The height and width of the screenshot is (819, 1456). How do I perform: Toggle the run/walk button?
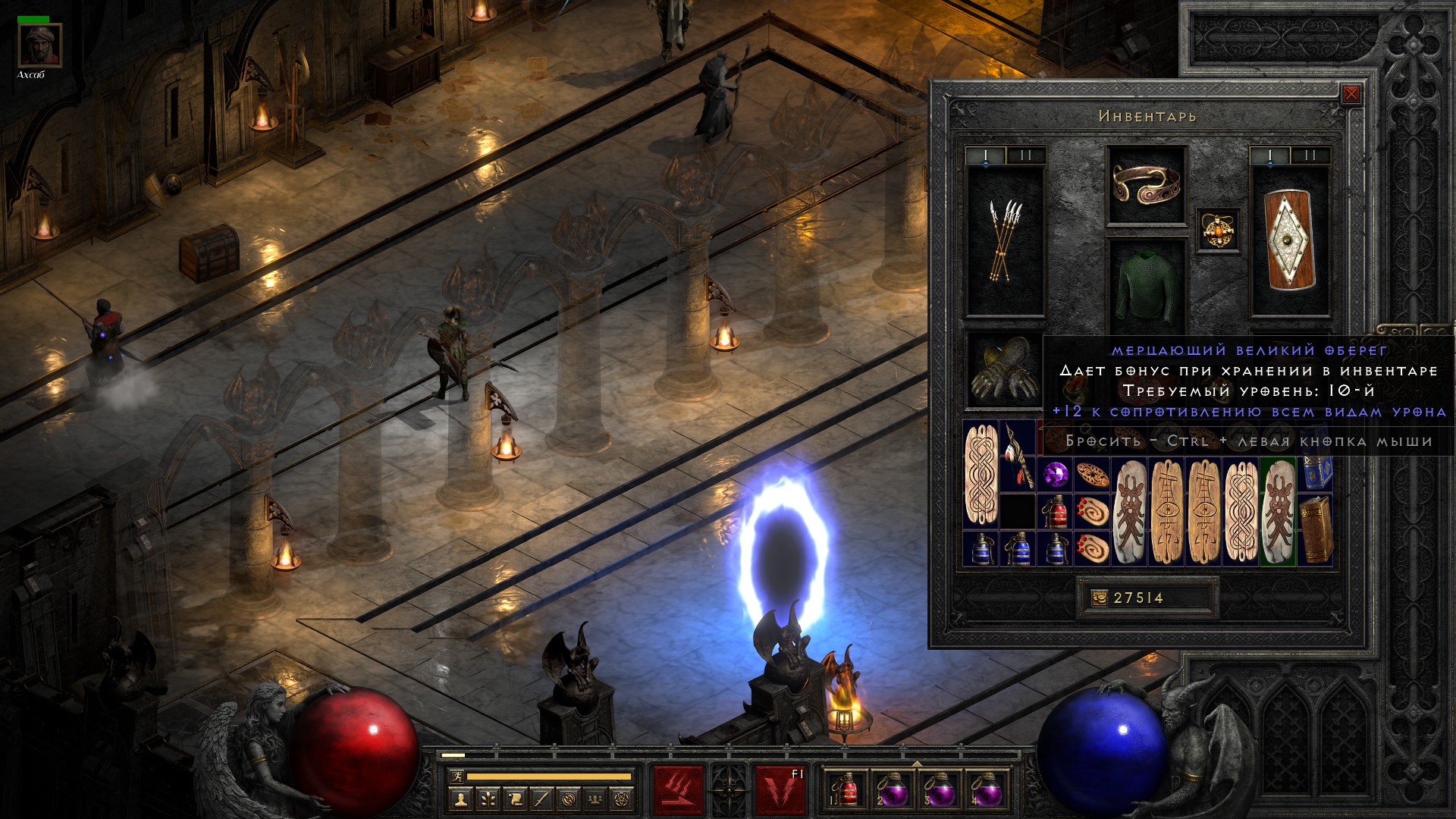click(x=456, y=777)
